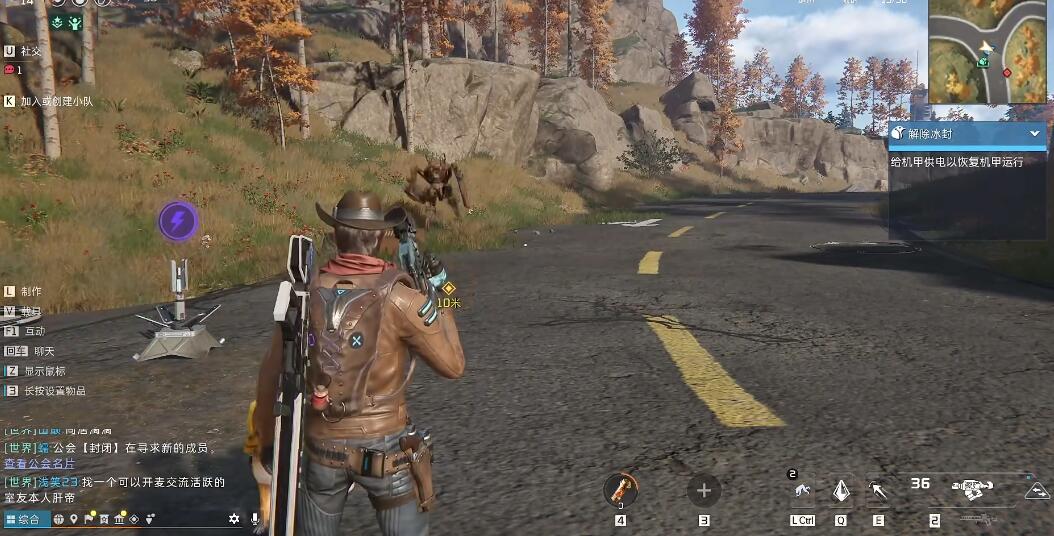Viewport: 1054px width, 536px height.
Task: Open the minimap
Action: pos(990,51)
